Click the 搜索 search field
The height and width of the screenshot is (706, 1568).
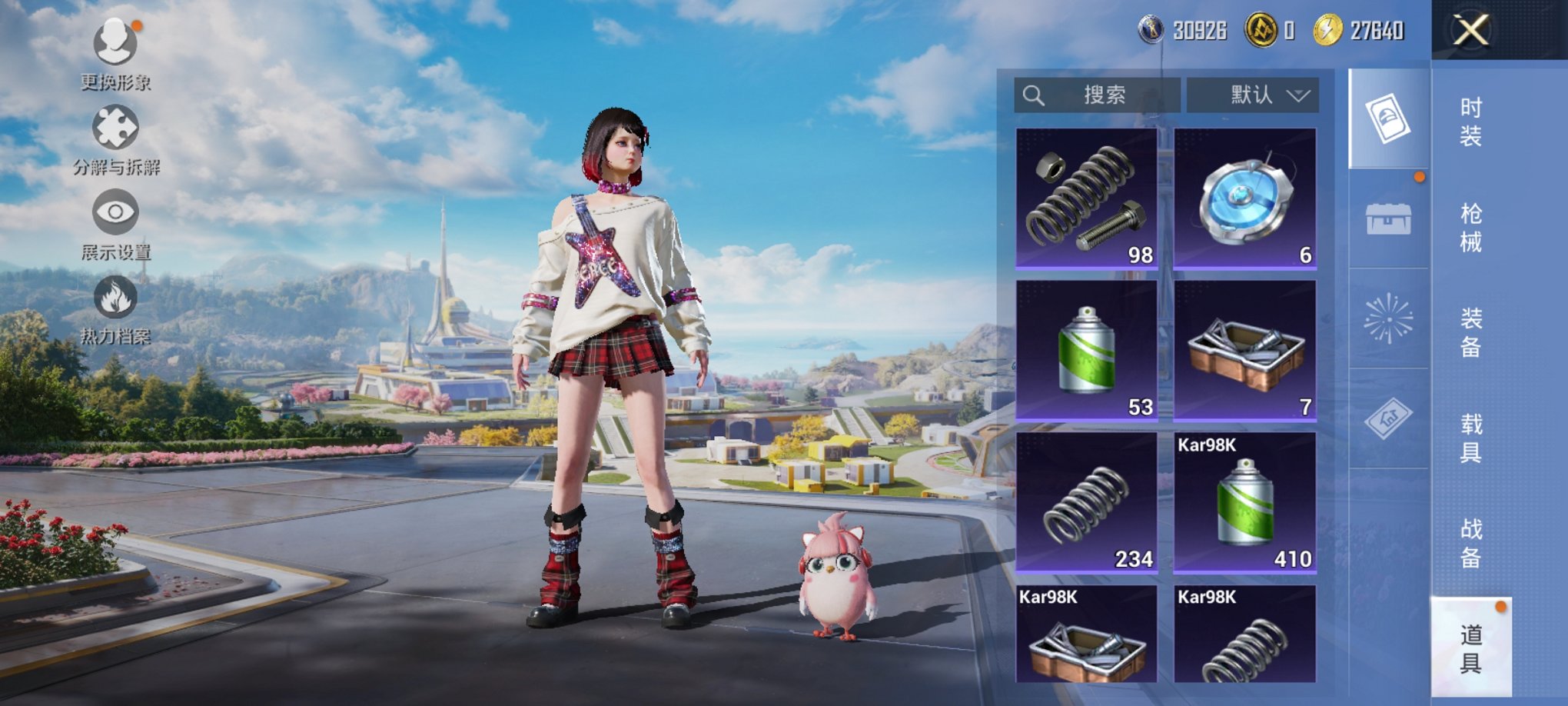[x=1097, y=95]
